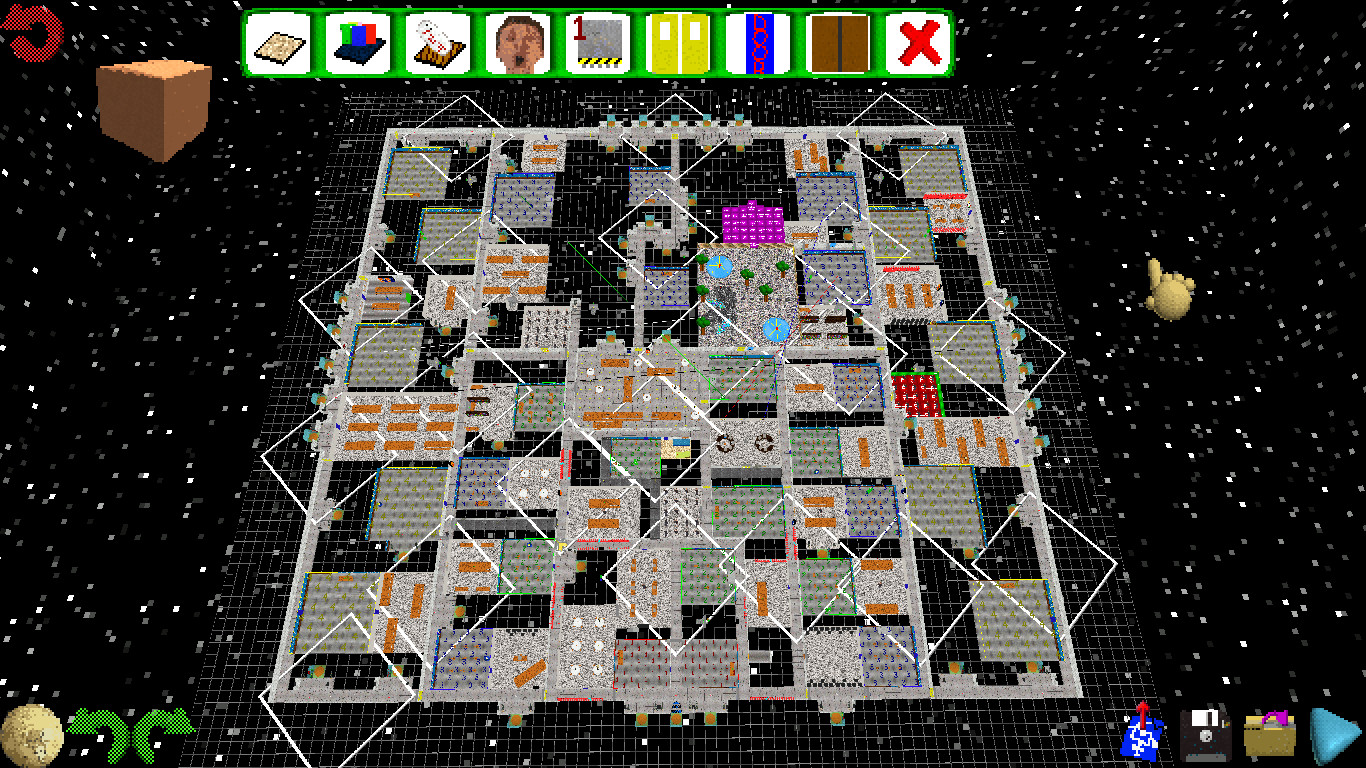The height and width of the screenshot is (768, 1366).
Task: Pick the ghost figure placement tool
Action: 439,41
